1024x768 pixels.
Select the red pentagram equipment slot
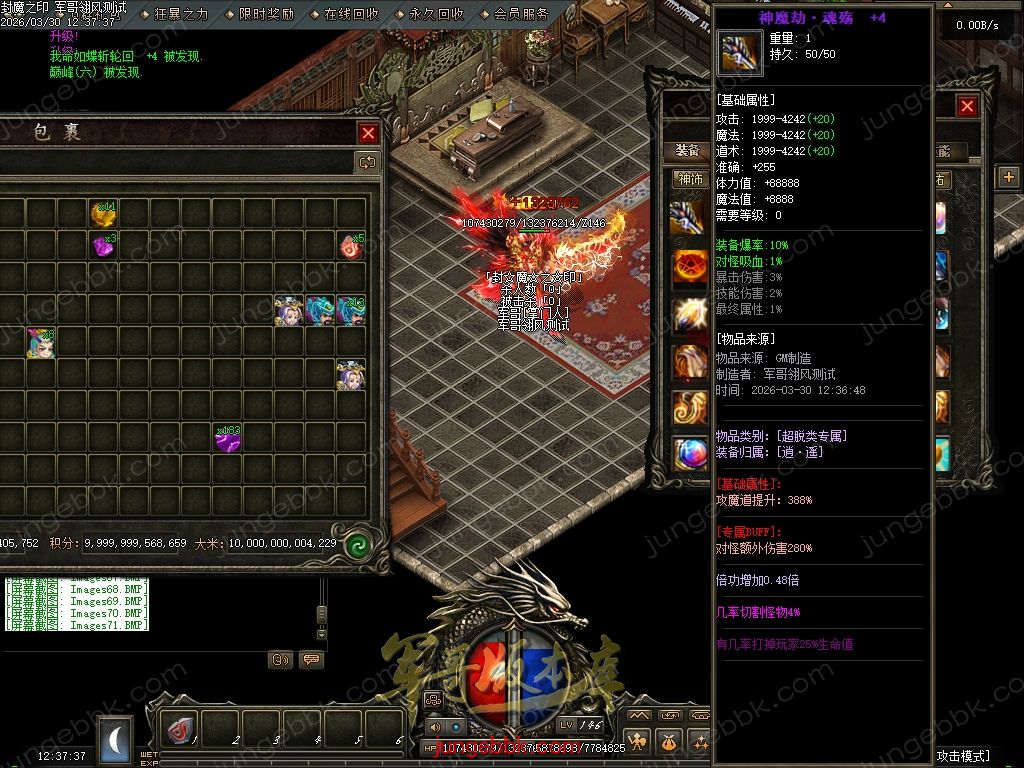(690, 266)
